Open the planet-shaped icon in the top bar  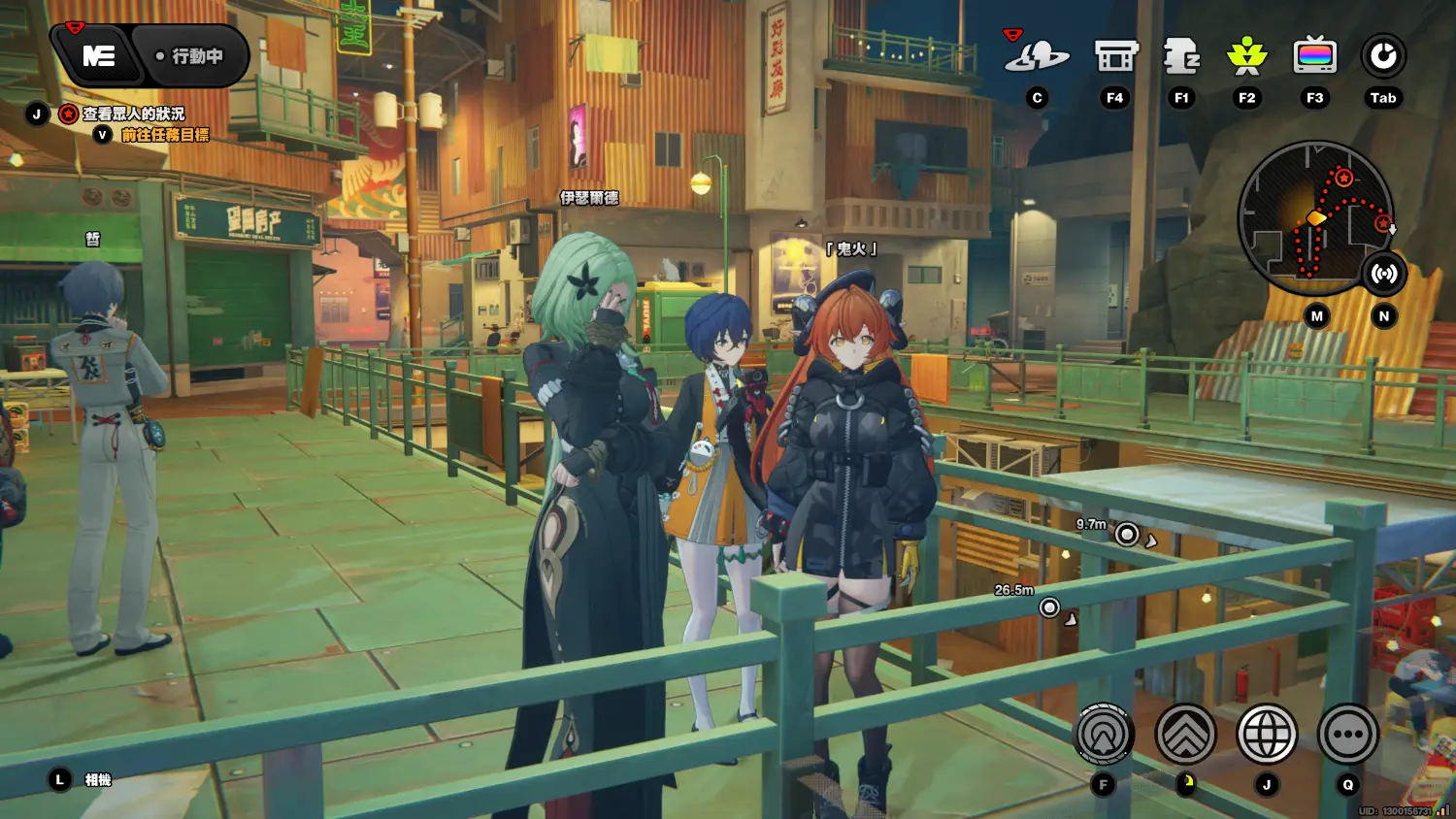1037,57
